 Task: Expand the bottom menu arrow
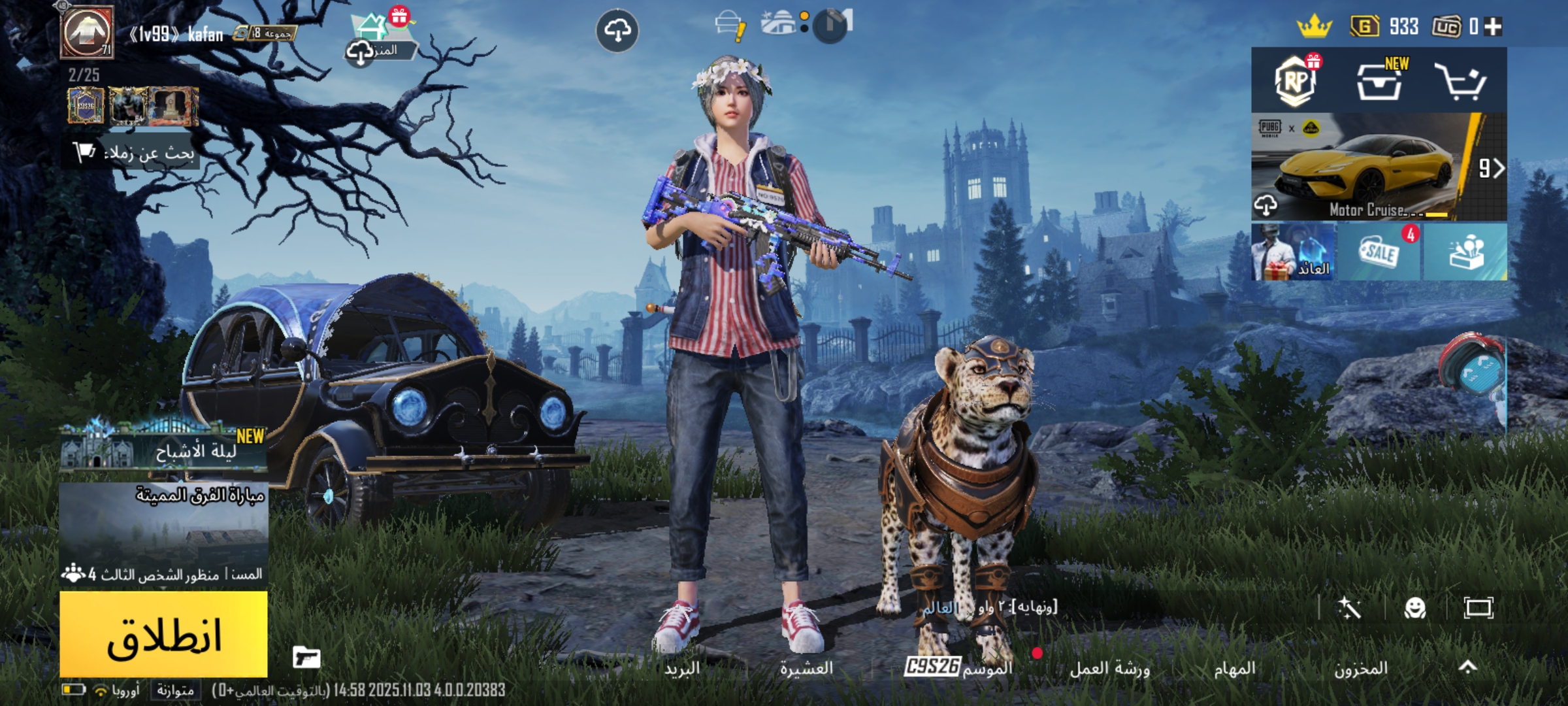[1468, 667]
